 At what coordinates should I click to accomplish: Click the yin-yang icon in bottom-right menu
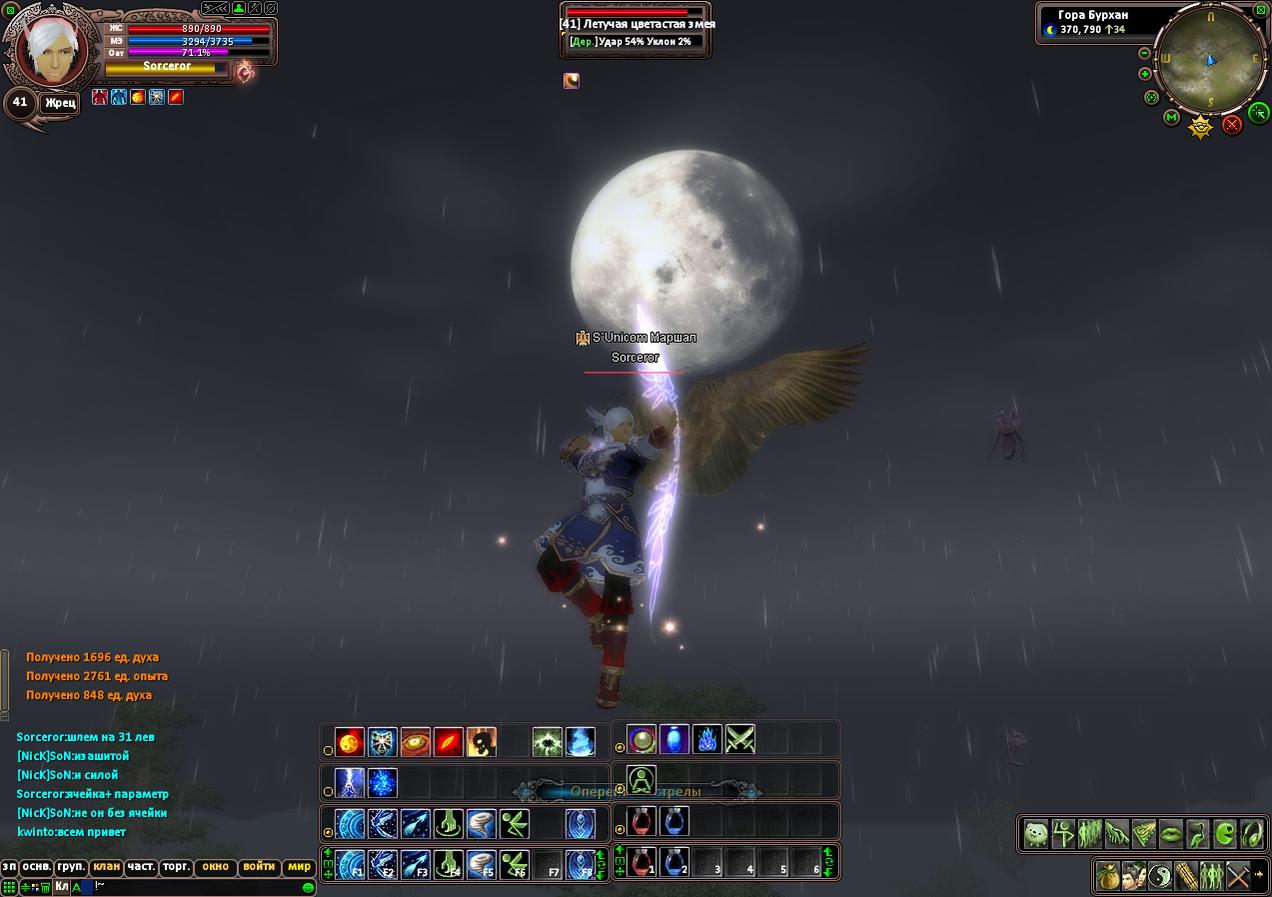1159,876
